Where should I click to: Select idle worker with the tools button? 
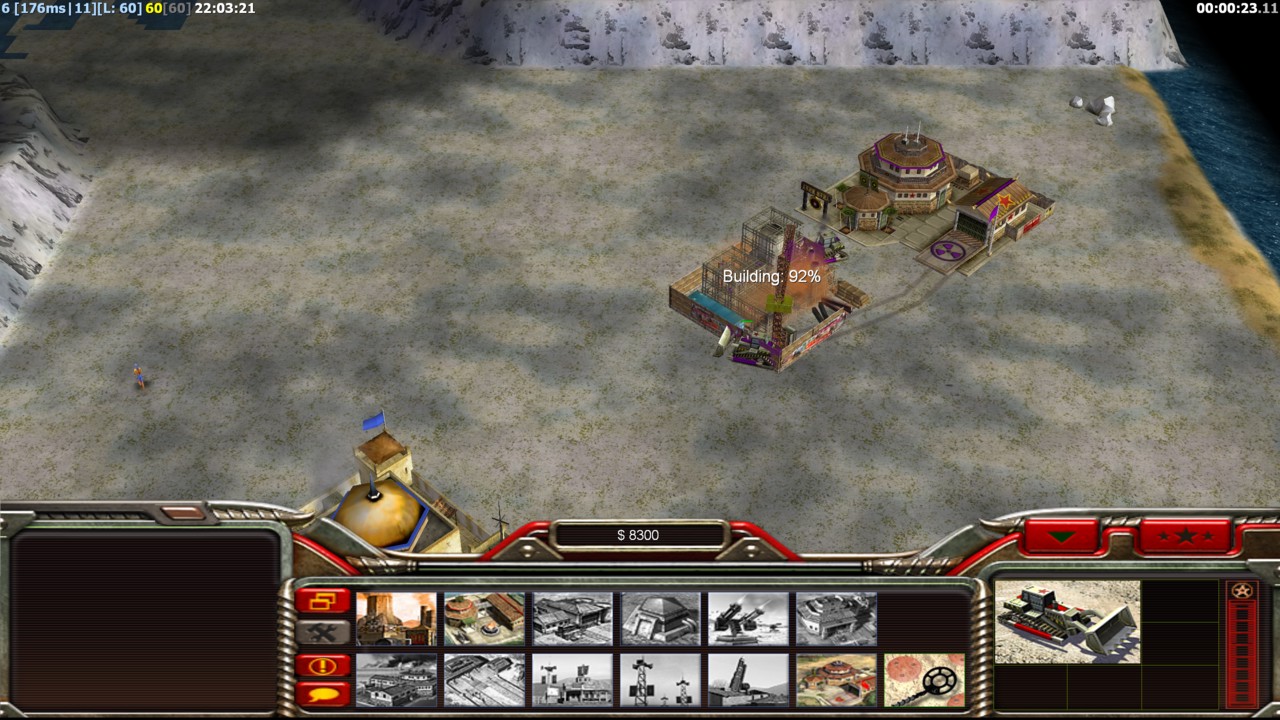click(323, 632)
